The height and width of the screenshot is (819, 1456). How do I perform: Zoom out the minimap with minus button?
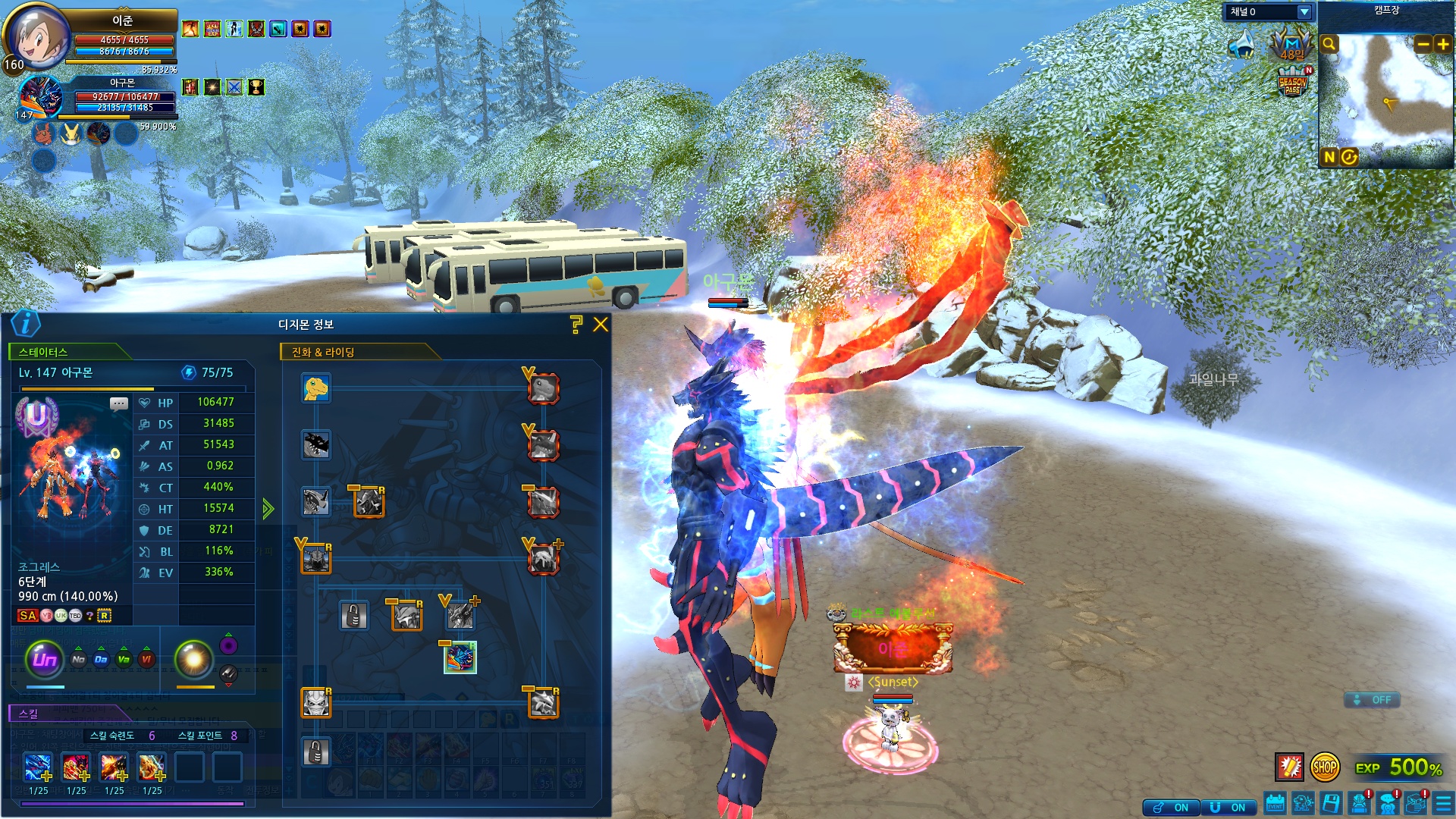click(x=1423, y=44)
